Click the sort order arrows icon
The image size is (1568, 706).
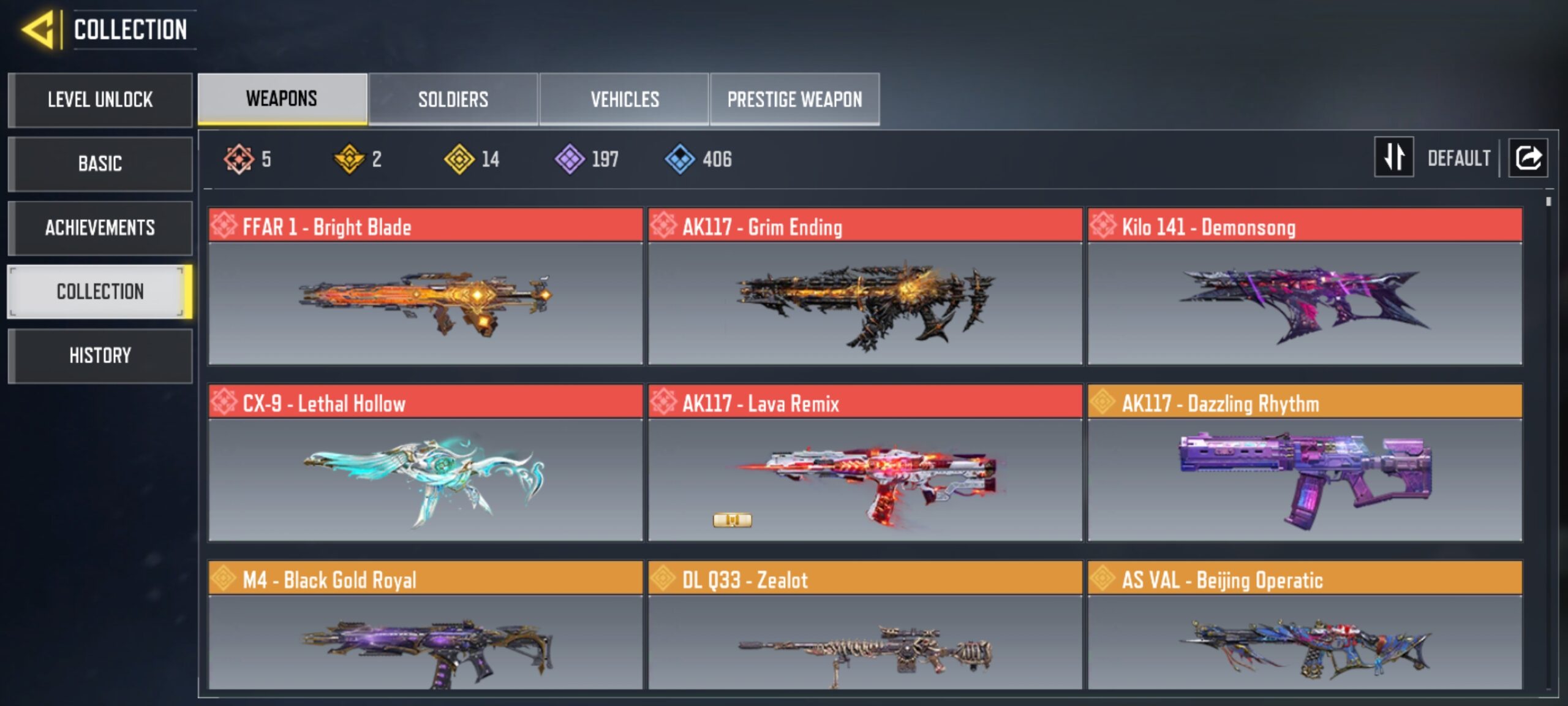[x=1394, y=158]
